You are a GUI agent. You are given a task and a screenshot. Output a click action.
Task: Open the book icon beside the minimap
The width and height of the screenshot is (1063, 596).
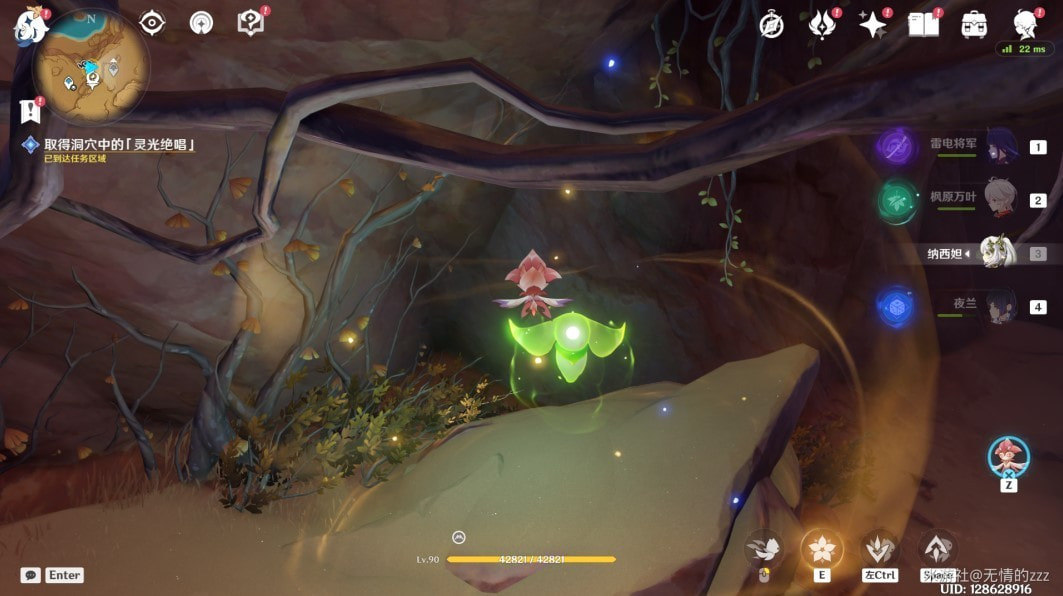250,23
